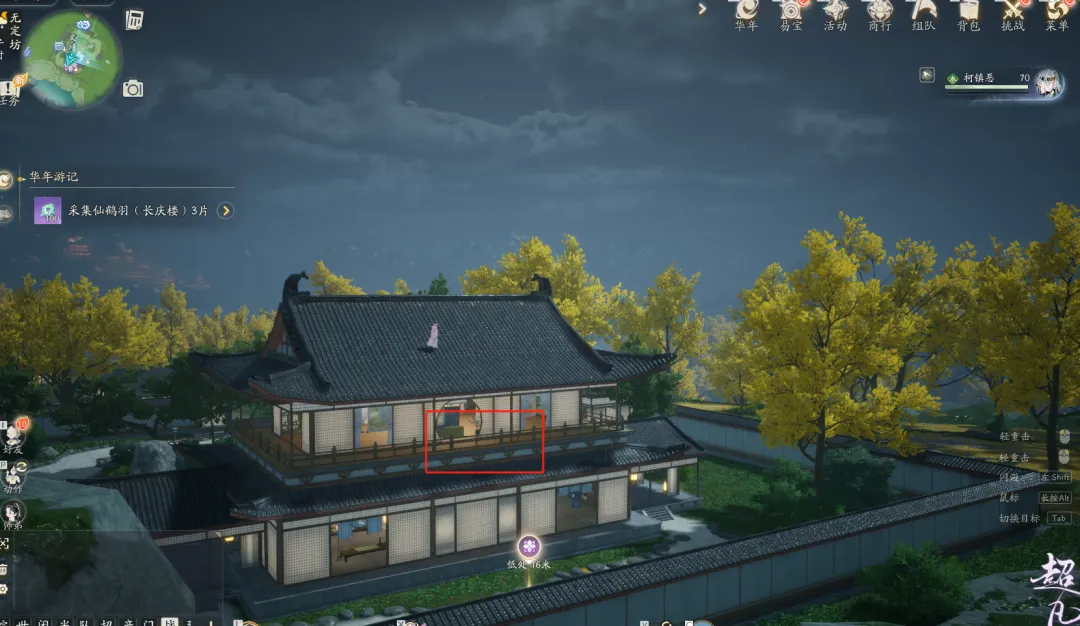This screenshot has width=1080, height=626.
Task: Open the 菜单 main menu
Action: click(x=1057, y=12)
